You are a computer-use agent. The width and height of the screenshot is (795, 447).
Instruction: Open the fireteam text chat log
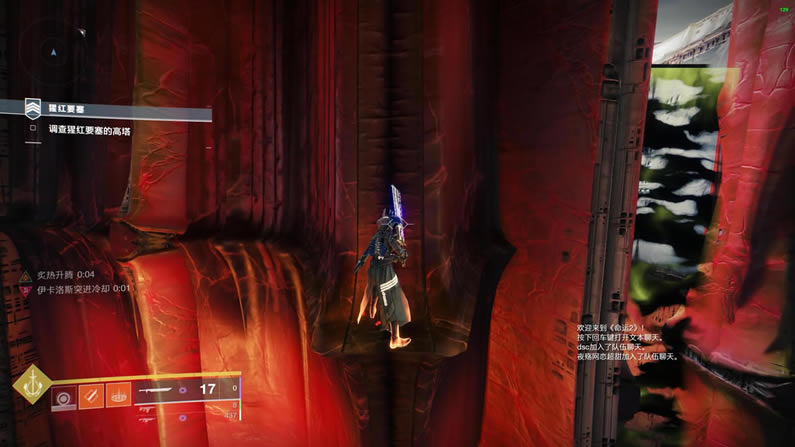pyautogui.click(x=628, y=342)
